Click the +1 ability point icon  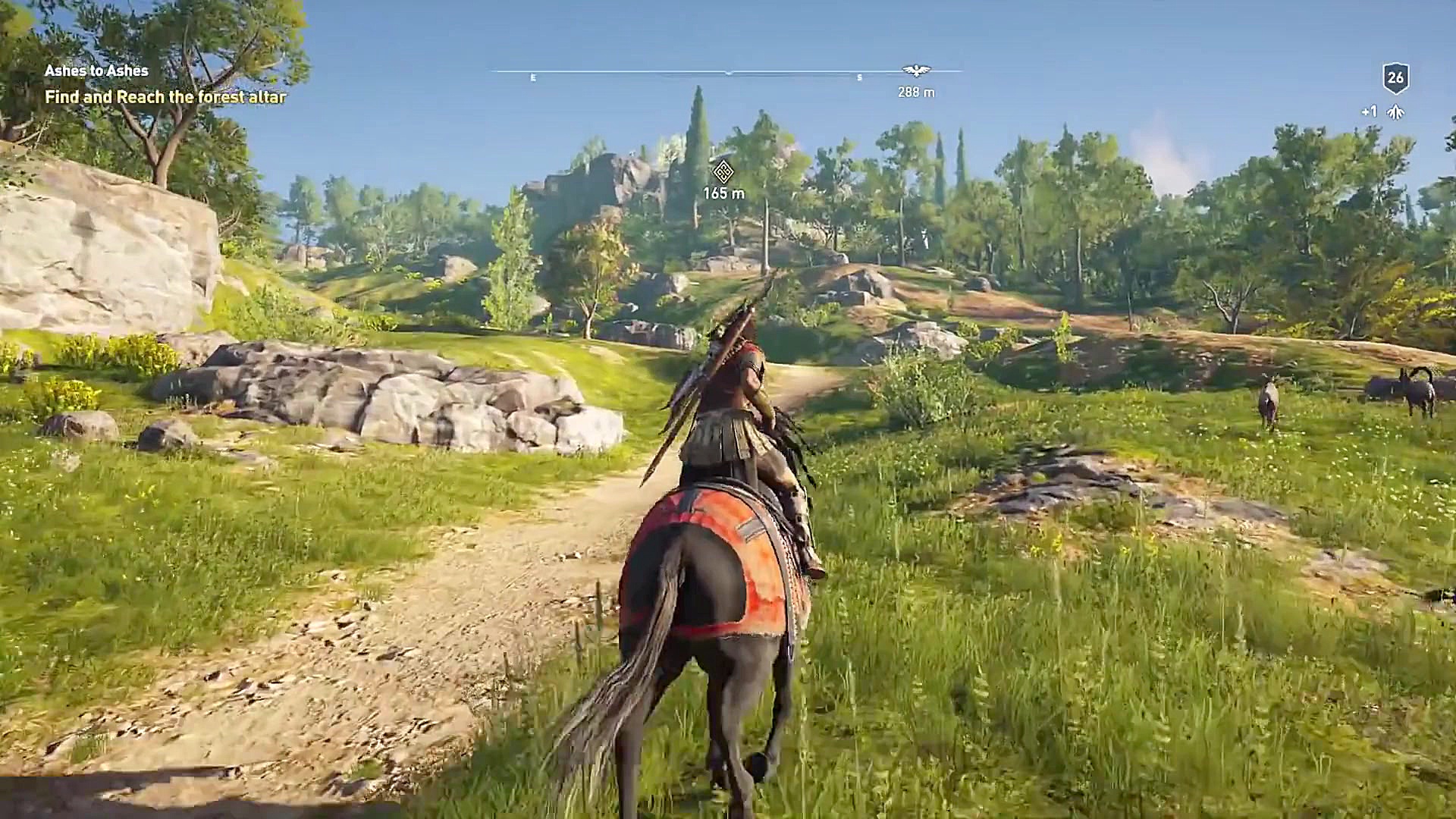click(1367, 111)
